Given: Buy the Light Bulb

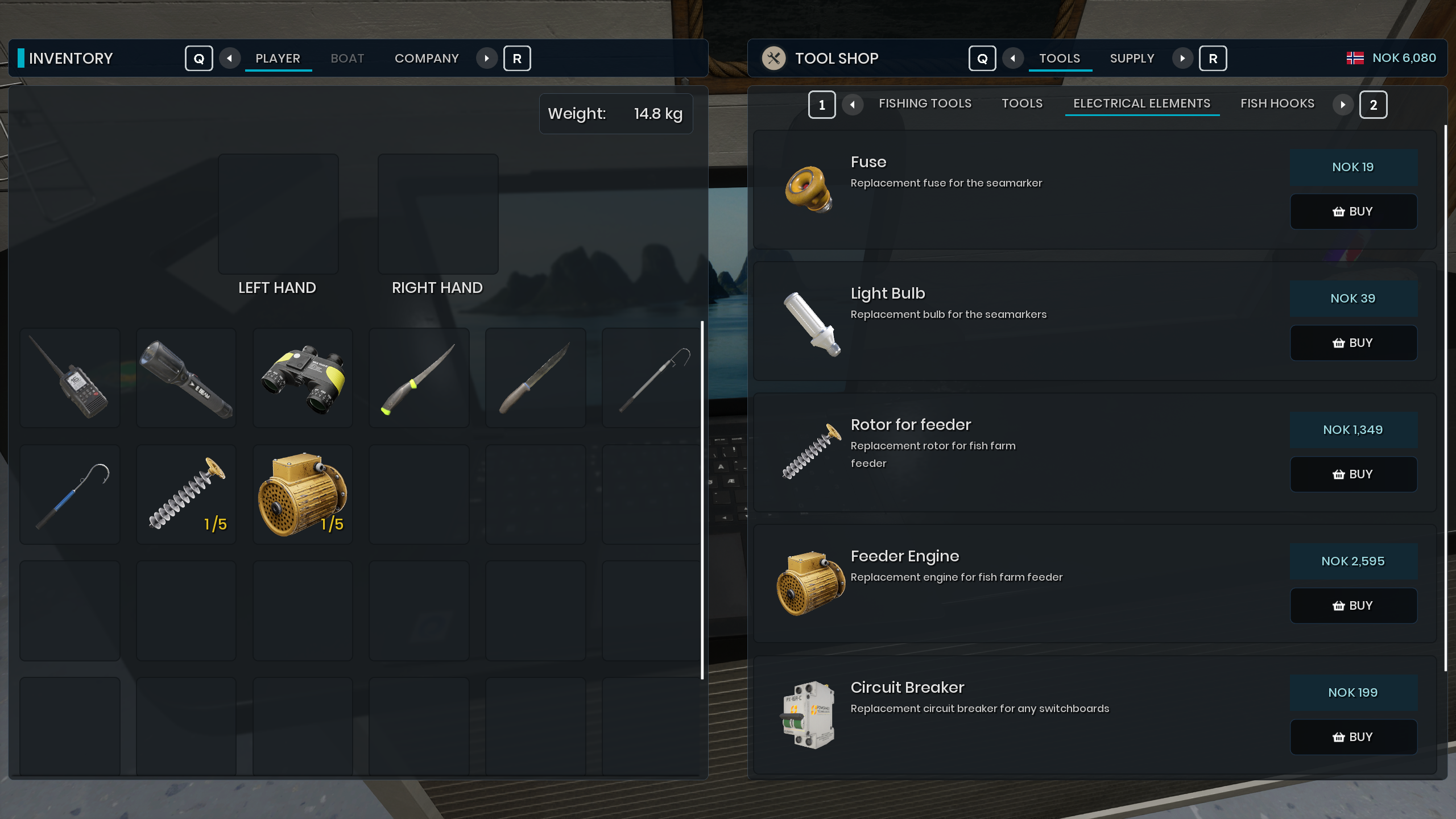Looking at the screenshot, I should tap(1352, 343).
